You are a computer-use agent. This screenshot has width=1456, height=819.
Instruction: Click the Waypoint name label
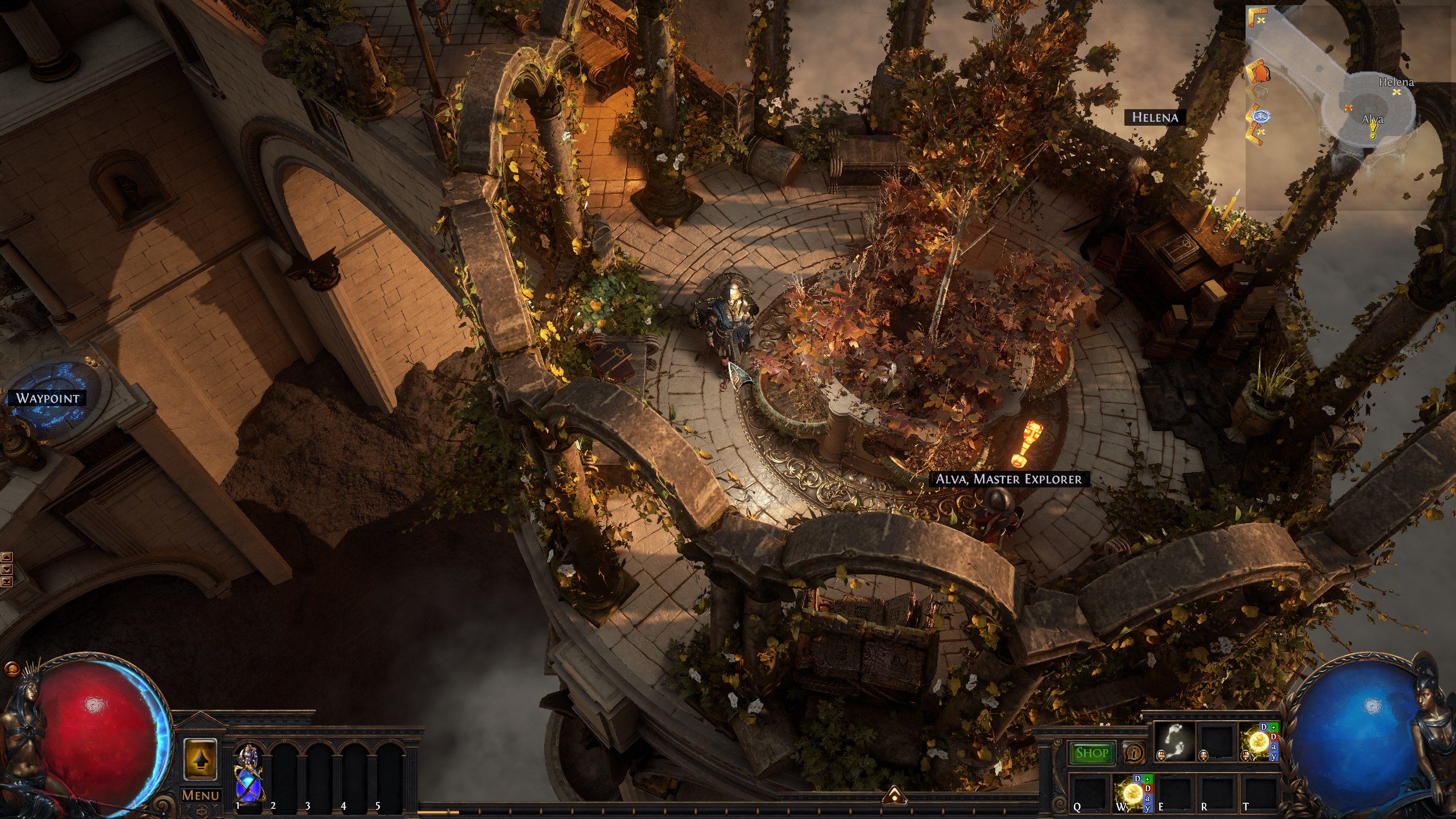click(48, 398)
